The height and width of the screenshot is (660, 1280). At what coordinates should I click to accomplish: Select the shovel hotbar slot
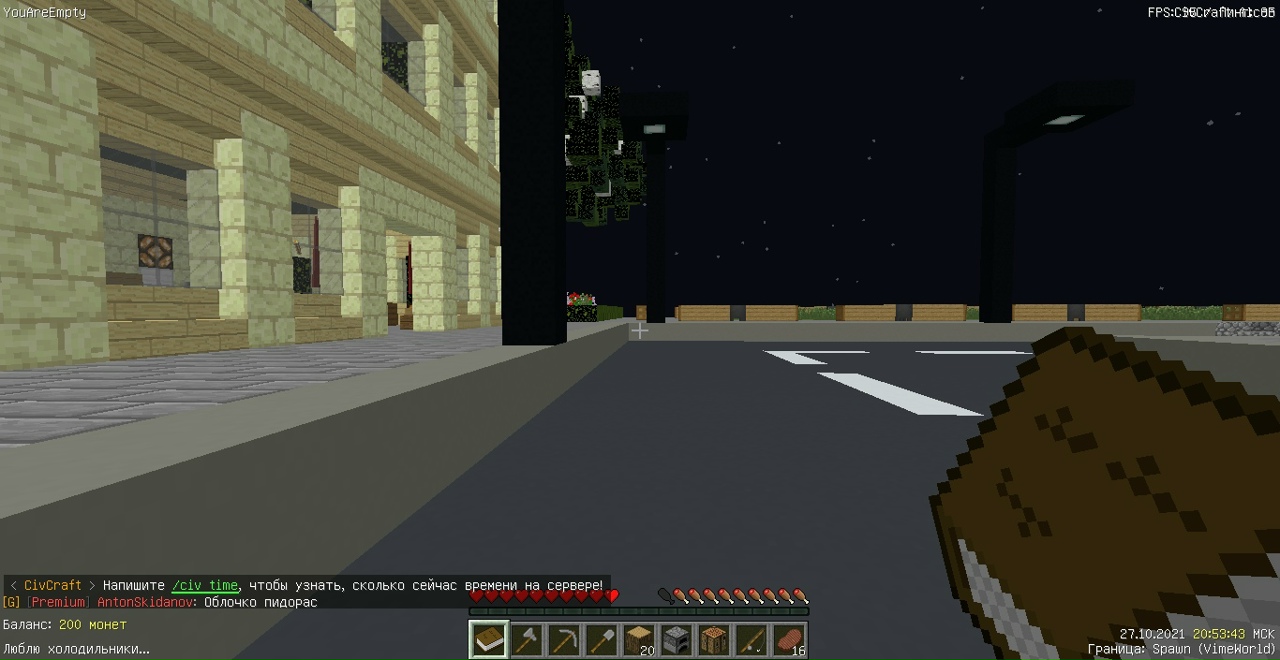tap(601, 640)
